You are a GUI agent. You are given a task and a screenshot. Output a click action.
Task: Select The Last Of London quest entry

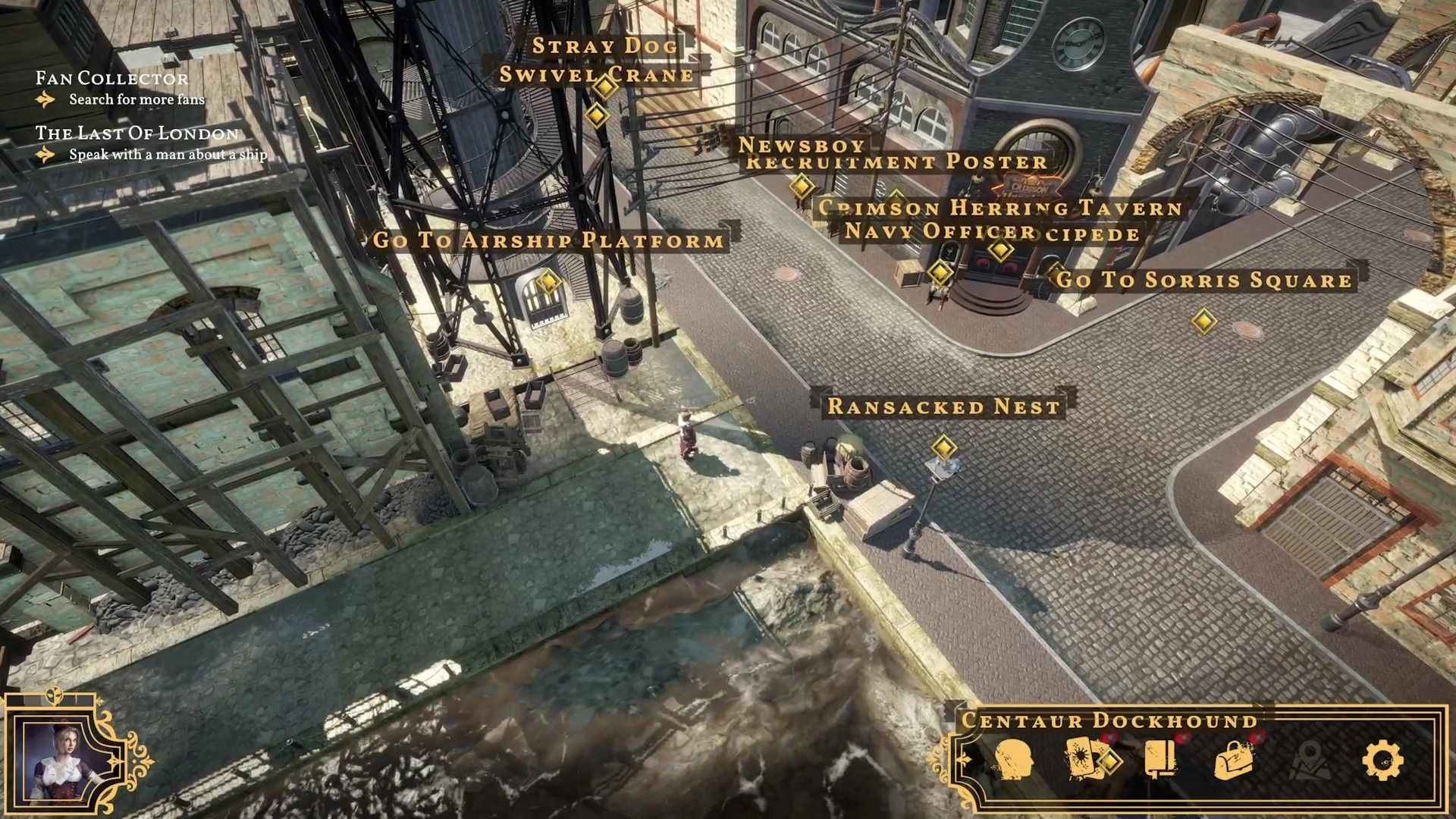pyautogui.click(x=137, y=133)
